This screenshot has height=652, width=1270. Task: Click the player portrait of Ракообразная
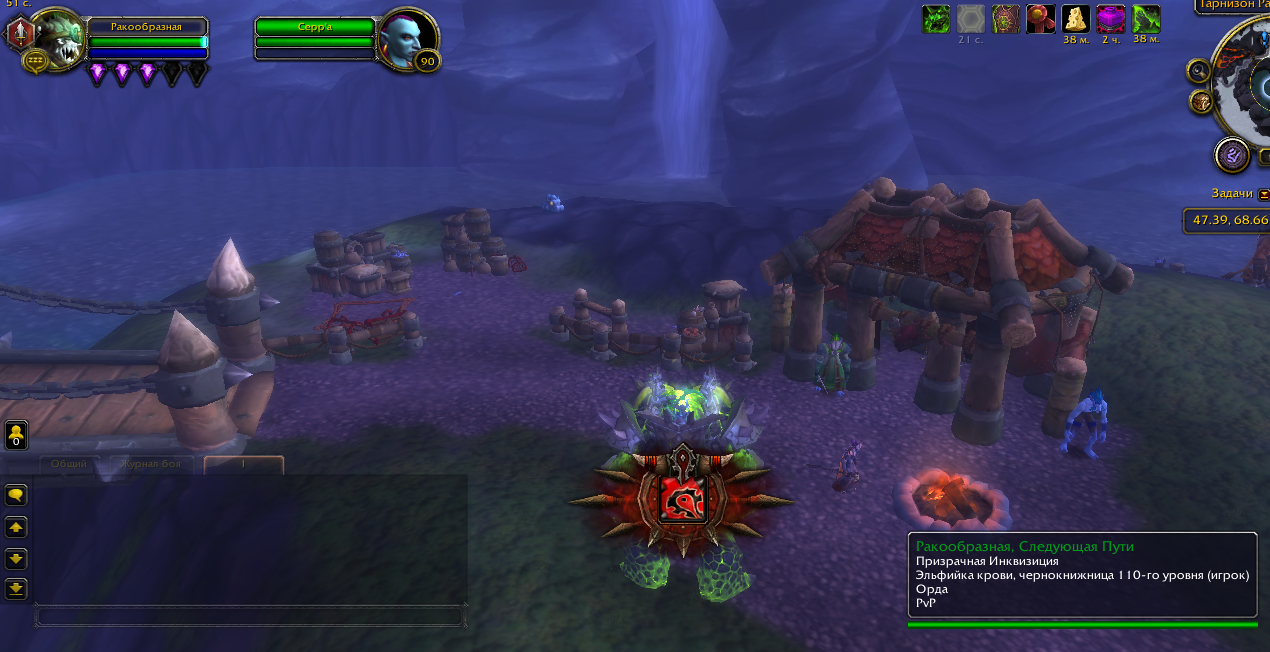coord(59,40)
